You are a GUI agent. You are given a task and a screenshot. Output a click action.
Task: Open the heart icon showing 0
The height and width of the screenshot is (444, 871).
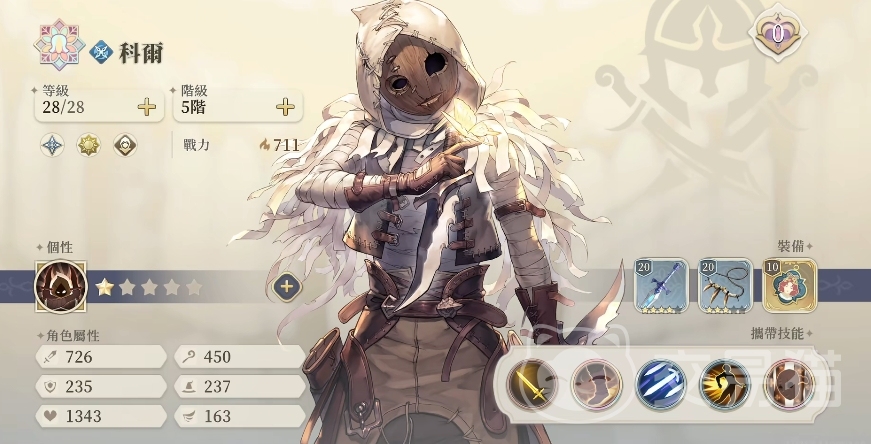click(x=777, y=33)
